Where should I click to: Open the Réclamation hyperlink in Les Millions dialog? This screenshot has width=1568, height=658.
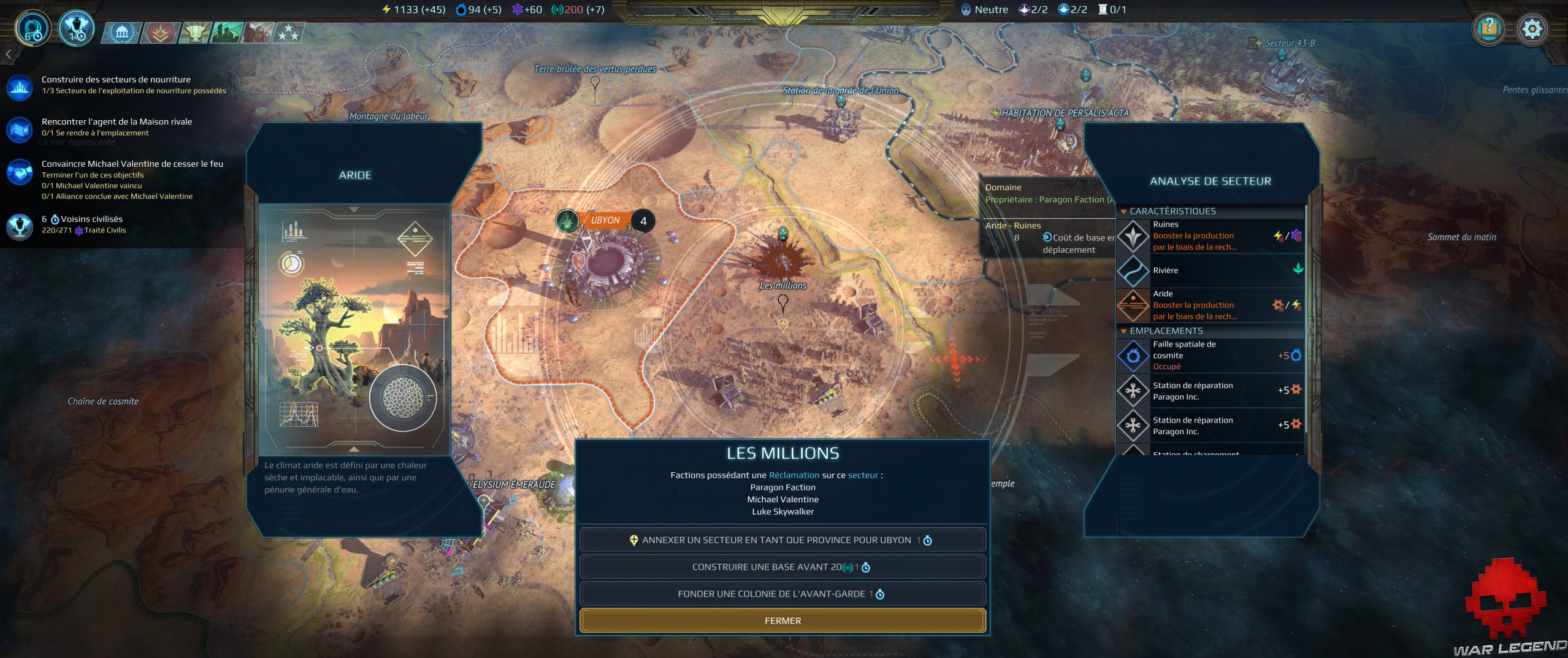pos(794,475)
